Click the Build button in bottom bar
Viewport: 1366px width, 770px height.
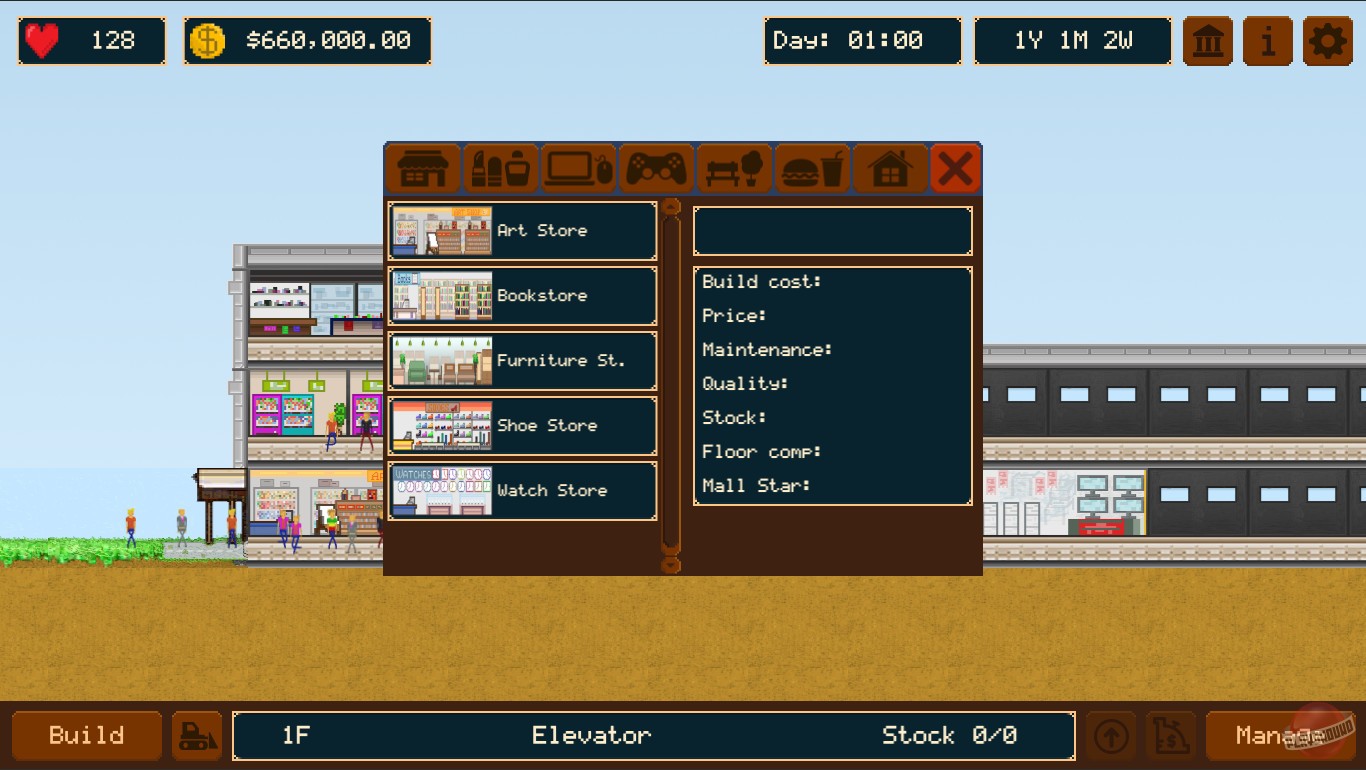point(86,735)
